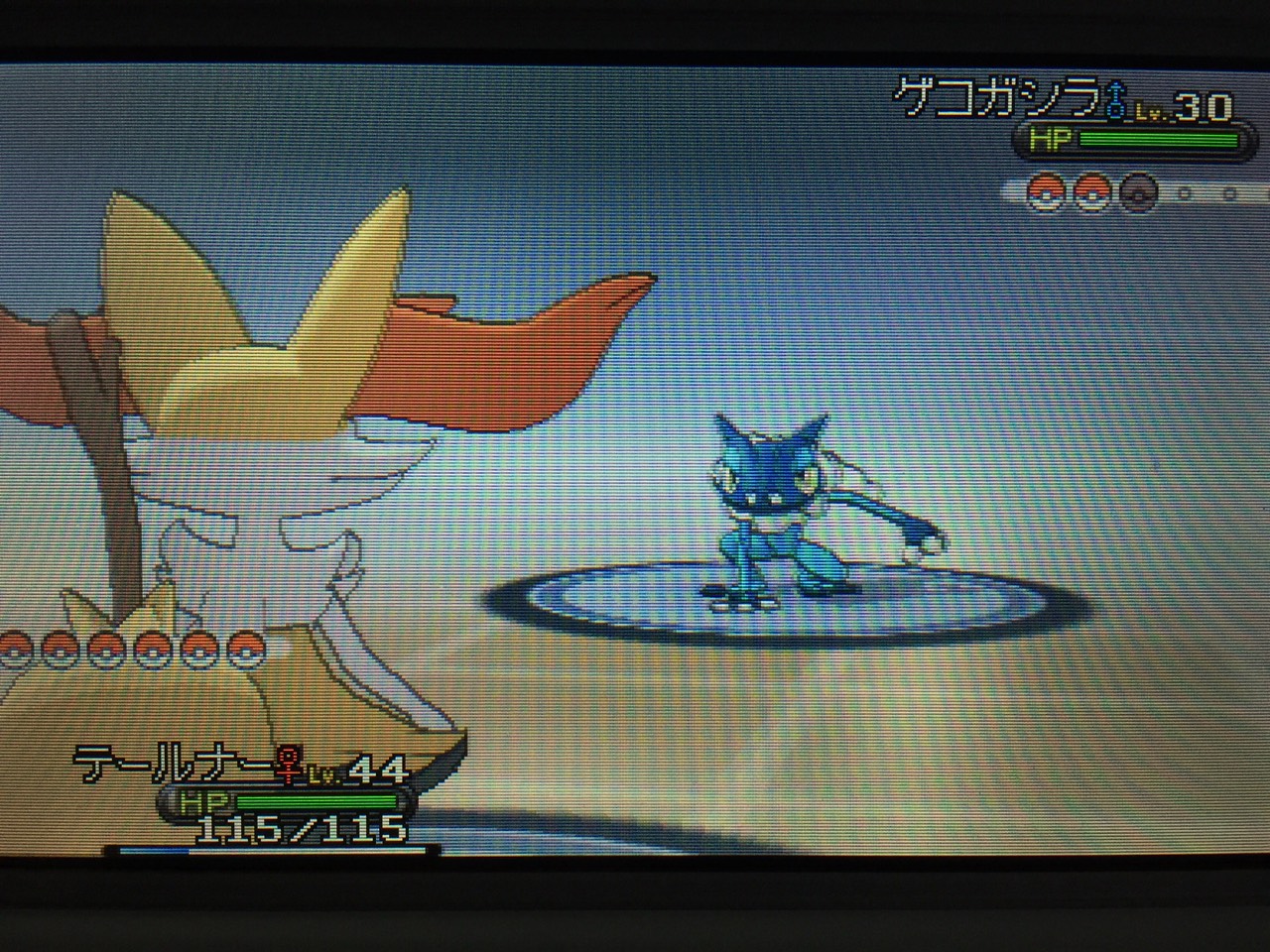
Task: Toggle the fourth Poké Ball in your party lineup
Action: [153, 651]
